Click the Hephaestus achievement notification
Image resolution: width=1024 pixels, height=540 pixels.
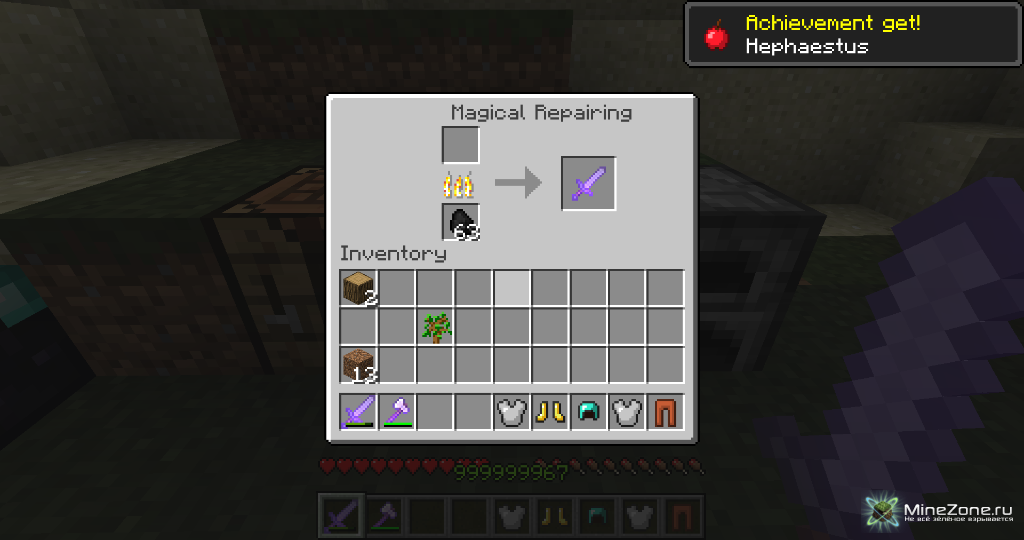851,34
